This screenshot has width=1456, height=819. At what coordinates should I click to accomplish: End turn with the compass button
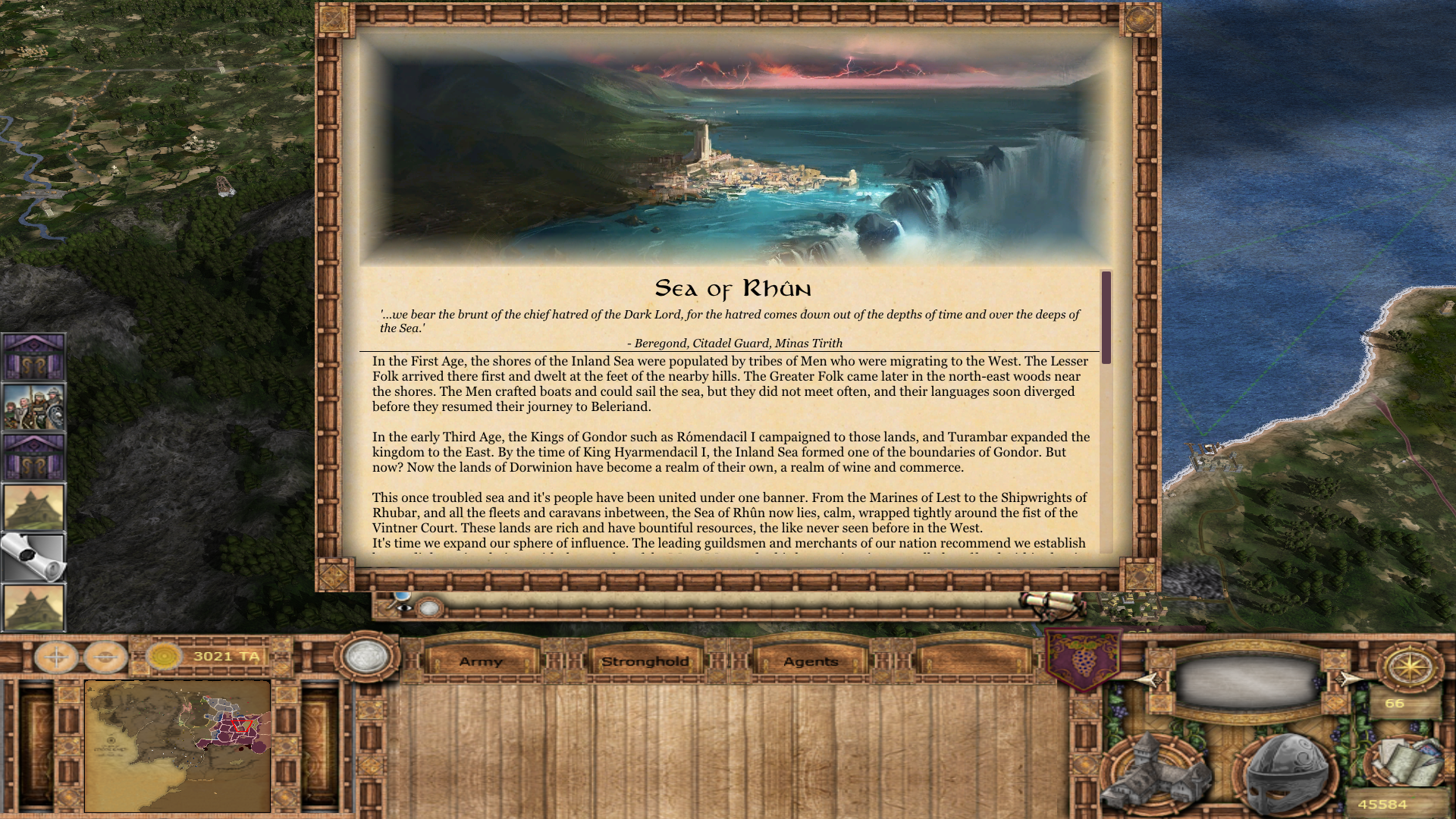[1410, 667]
